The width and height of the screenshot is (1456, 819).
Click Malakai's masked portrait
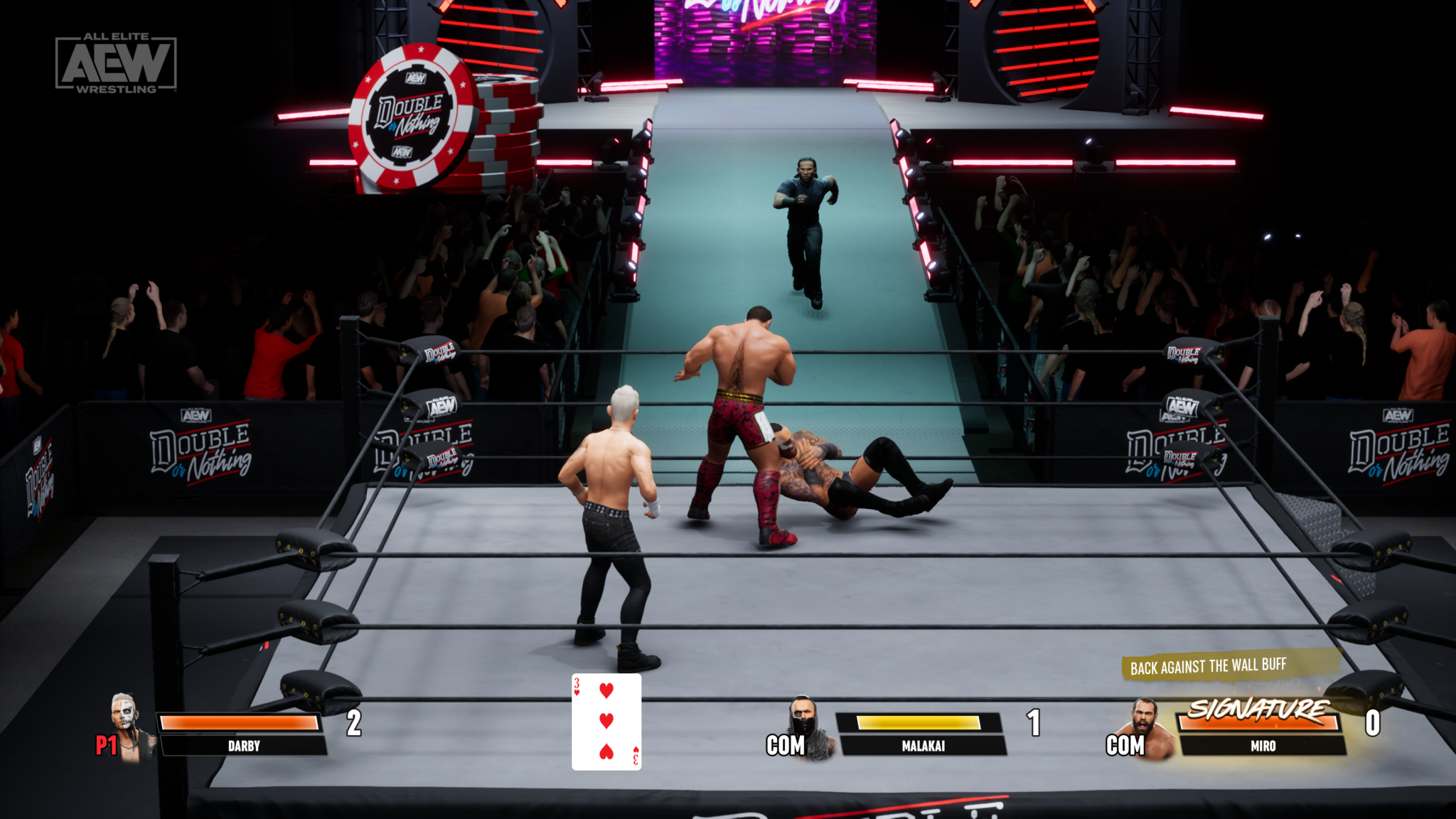tap(808, 729)
